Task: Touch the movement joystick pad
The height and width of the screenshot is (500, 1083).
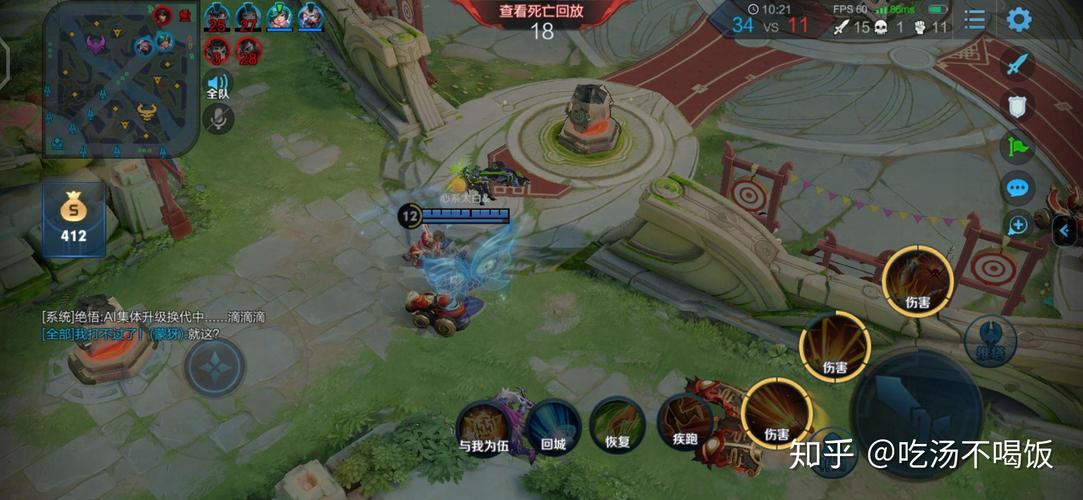Action: point(214,367)
